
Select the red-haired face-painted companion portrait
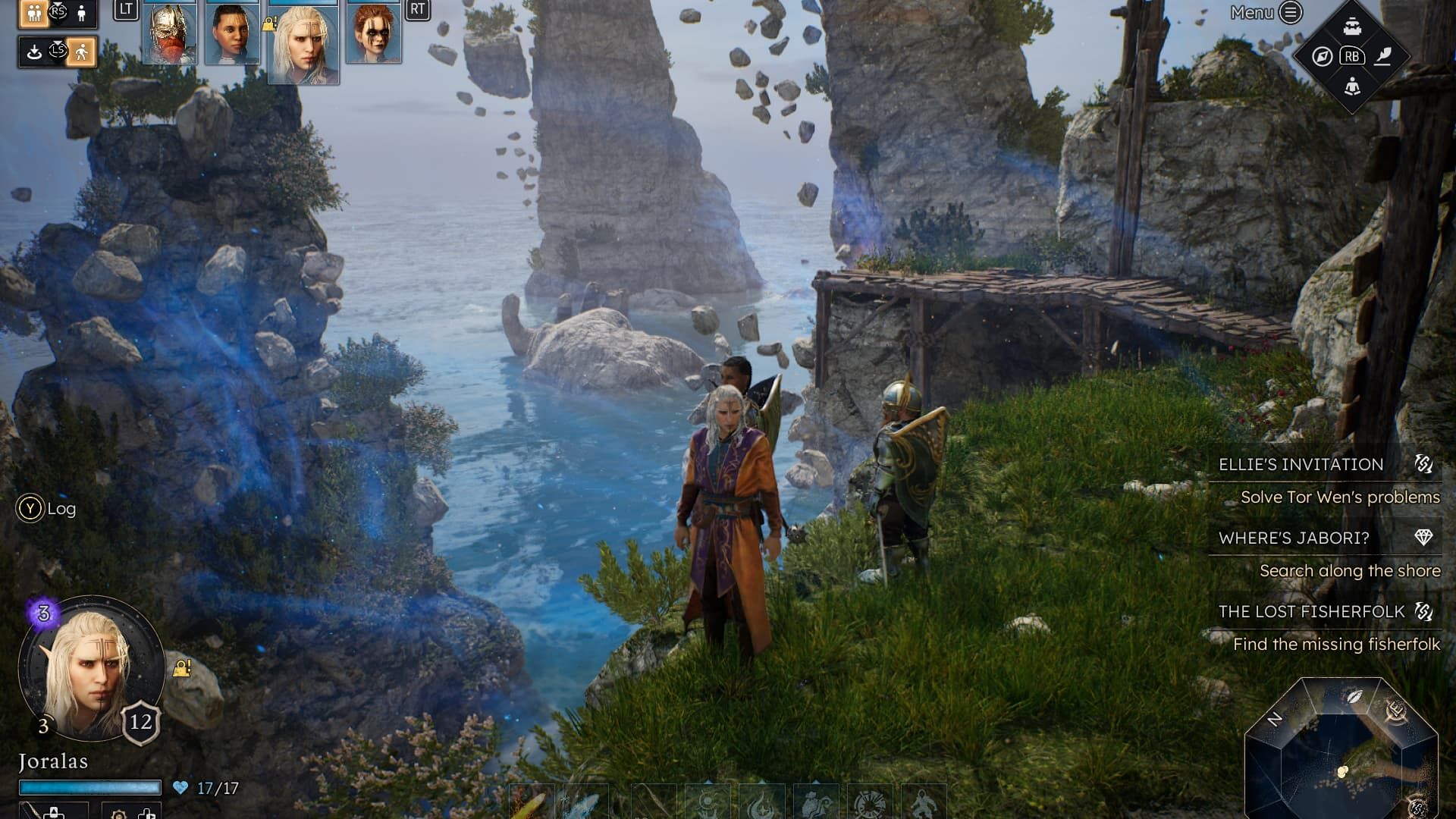tap(374, 33)
